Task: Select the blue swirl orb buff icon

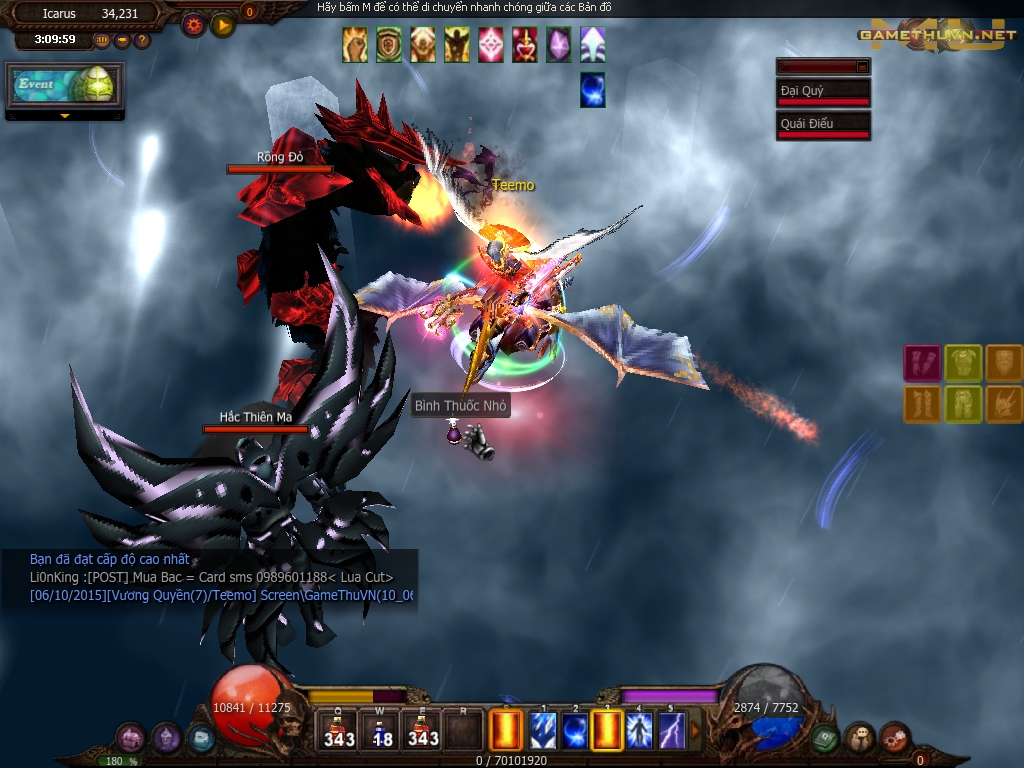Action: (x=593, y=90)
